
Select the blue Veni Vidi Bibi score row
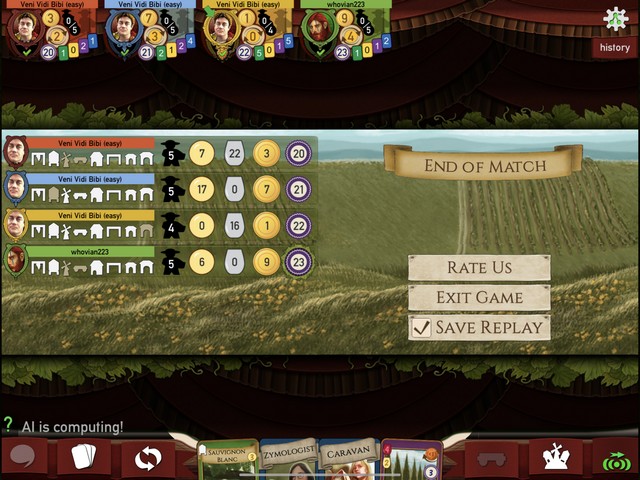point(158,188)
